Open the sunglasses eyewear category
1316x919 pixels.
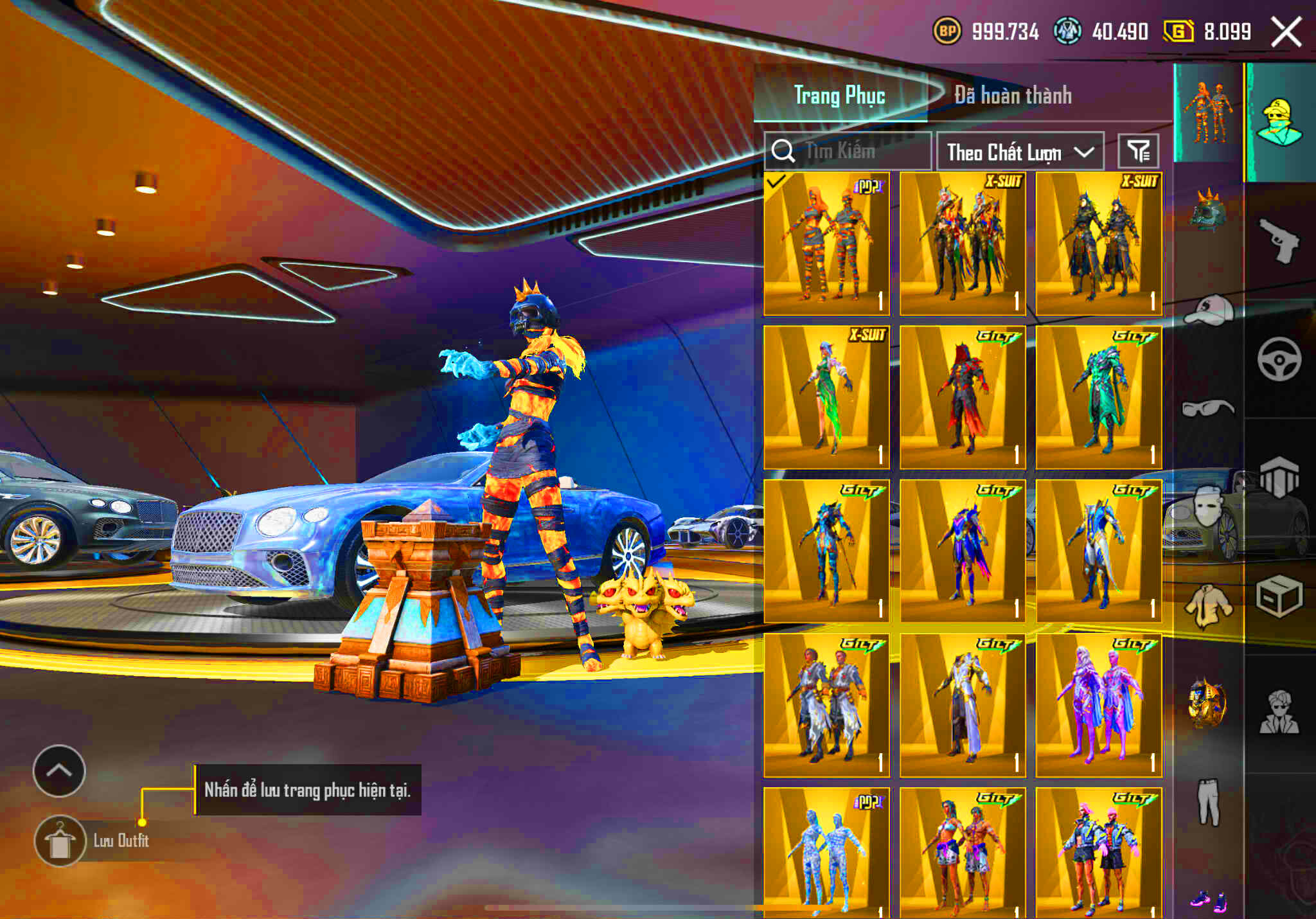click(x=1207, y=408)
